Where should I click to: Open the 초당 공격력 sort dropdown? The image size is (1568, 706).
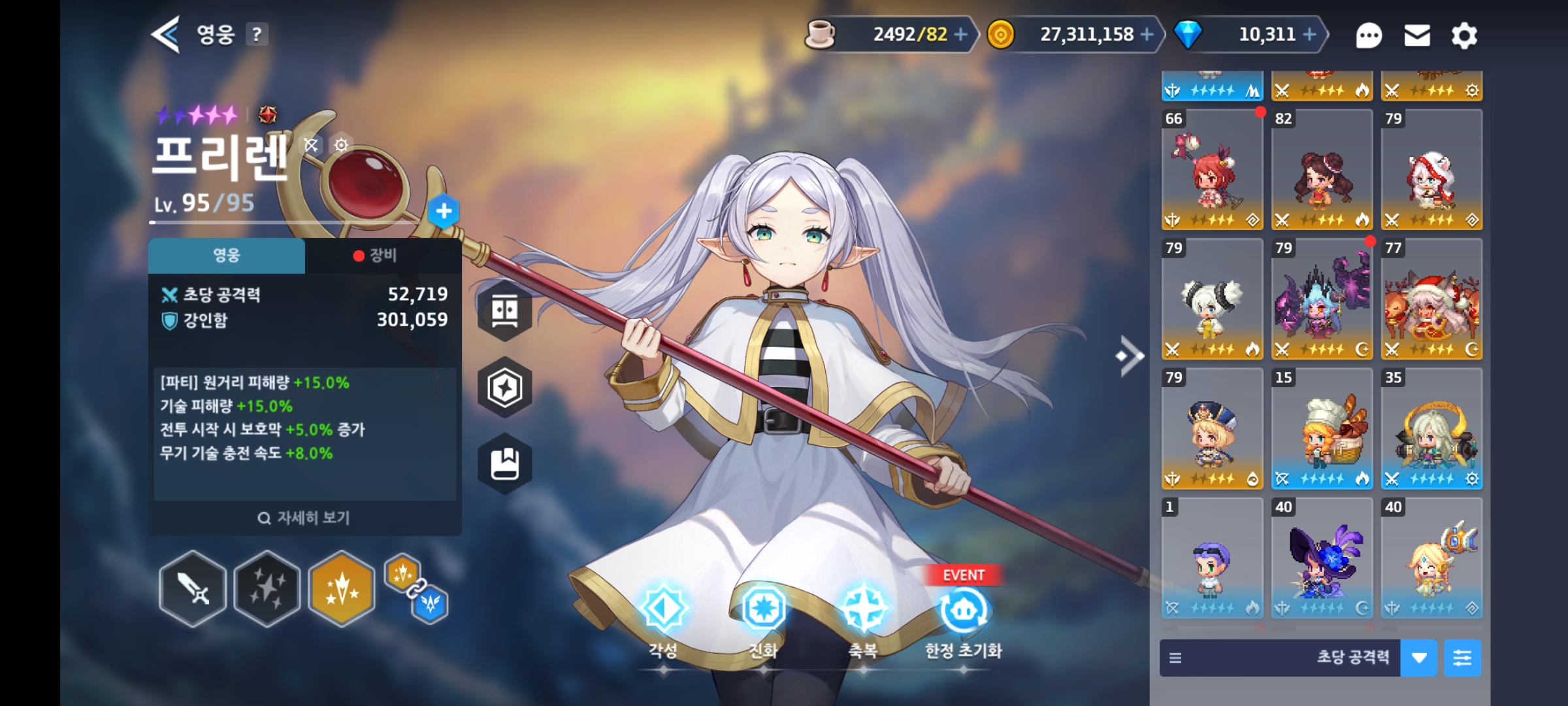point(1418,658)
